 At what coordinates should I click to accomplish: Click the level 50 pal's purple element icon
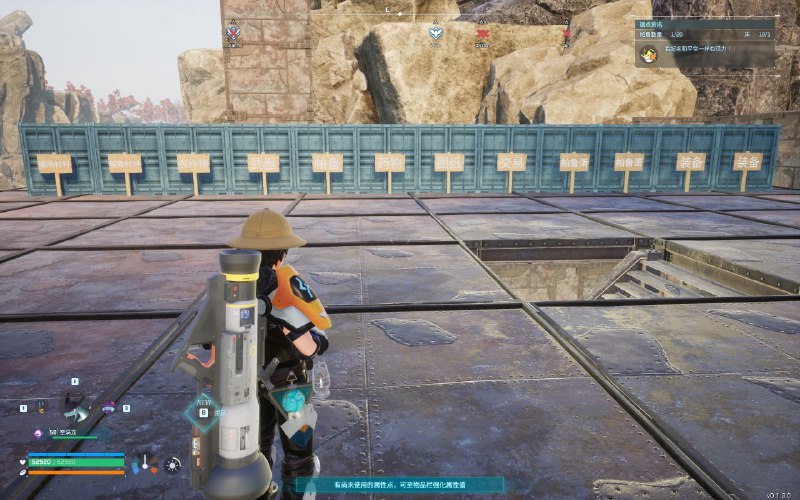point(38,432)
